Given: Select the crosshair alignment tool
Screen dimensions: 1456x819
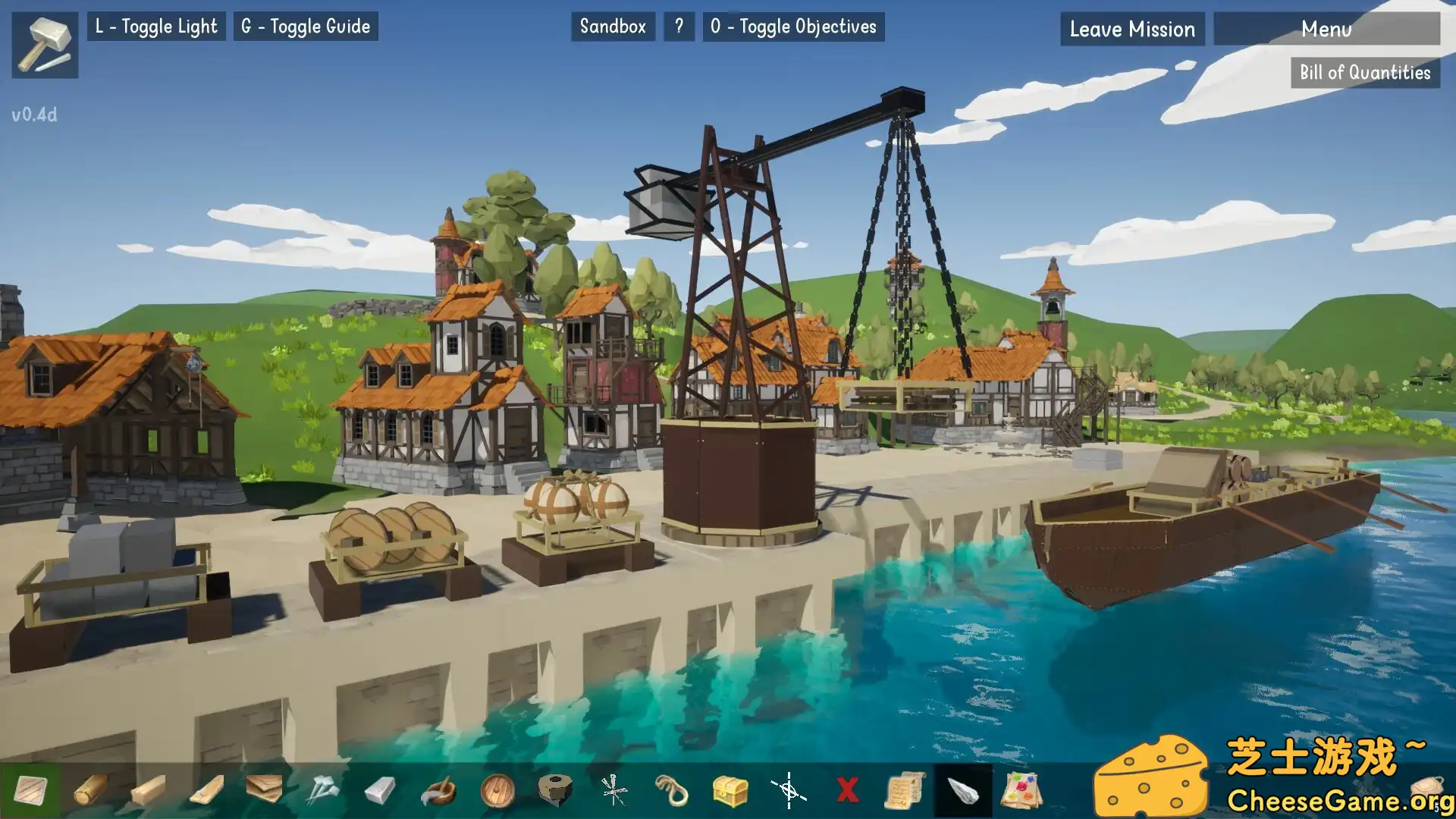Looking at the screenshot, I should pos(789,790).
